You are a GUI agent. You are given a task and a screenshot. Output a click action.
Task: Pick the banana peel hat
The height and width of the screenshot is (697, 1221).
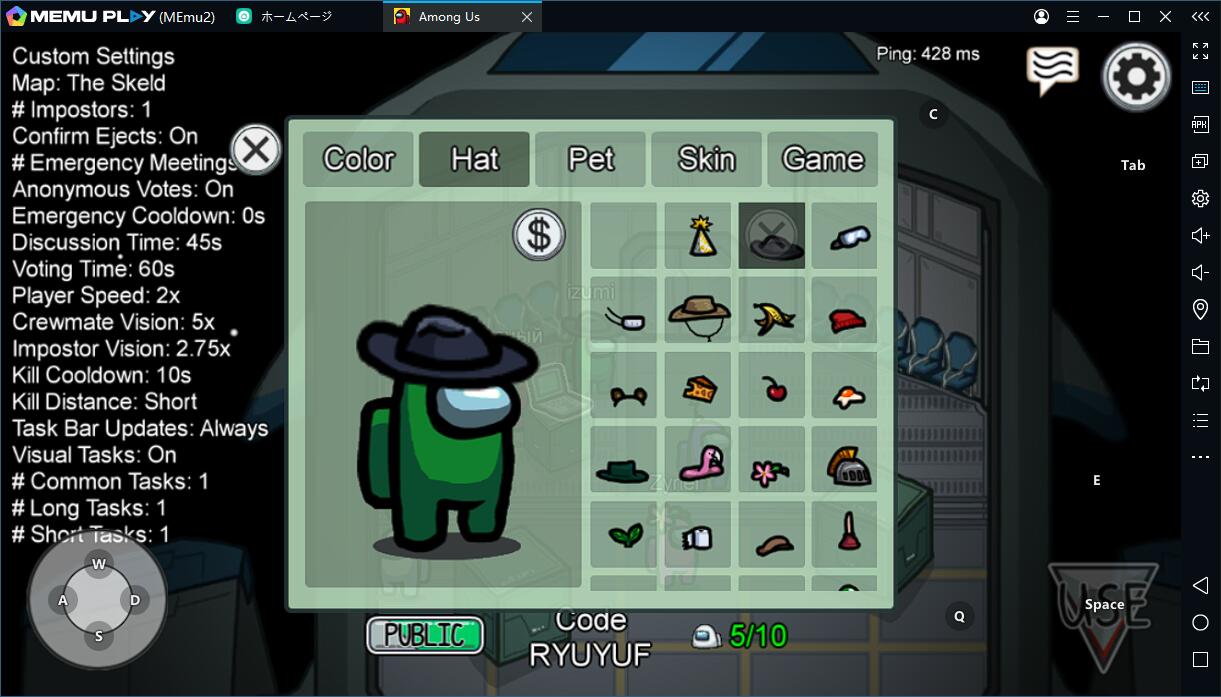(x=772, y=315)
